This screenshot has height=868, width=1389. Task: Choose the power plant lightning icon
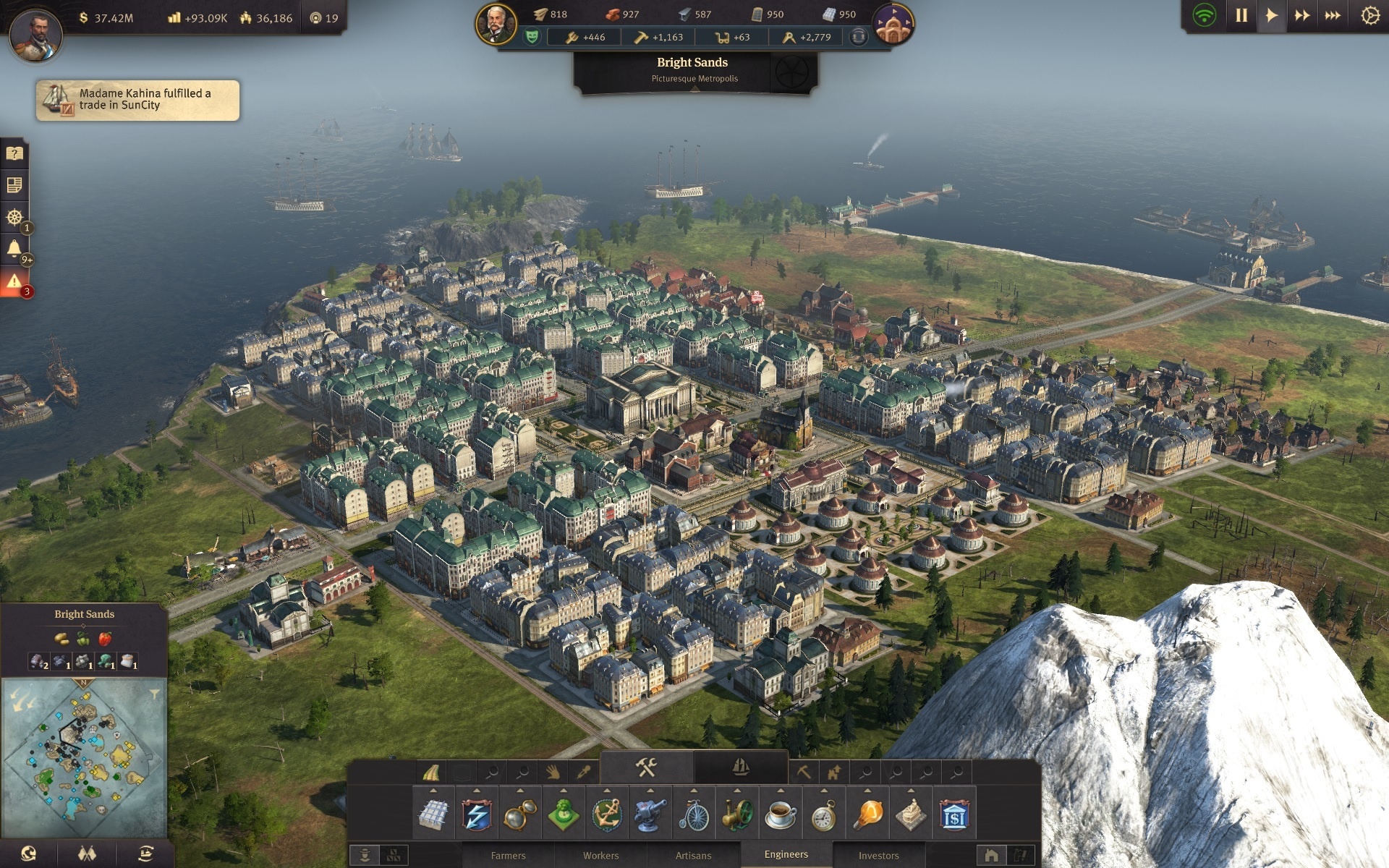[x=477, y=815]
